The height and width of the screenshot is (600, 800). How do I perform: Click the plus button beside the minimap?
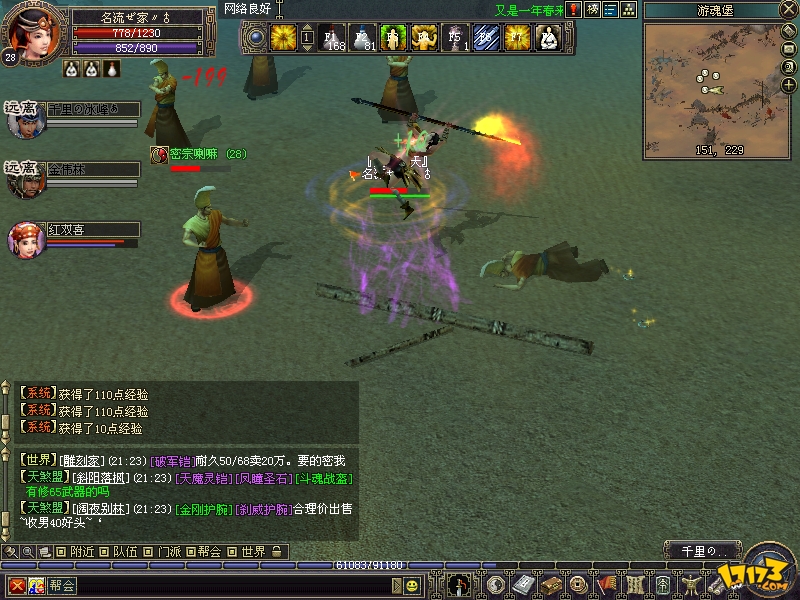pos(790,85)
